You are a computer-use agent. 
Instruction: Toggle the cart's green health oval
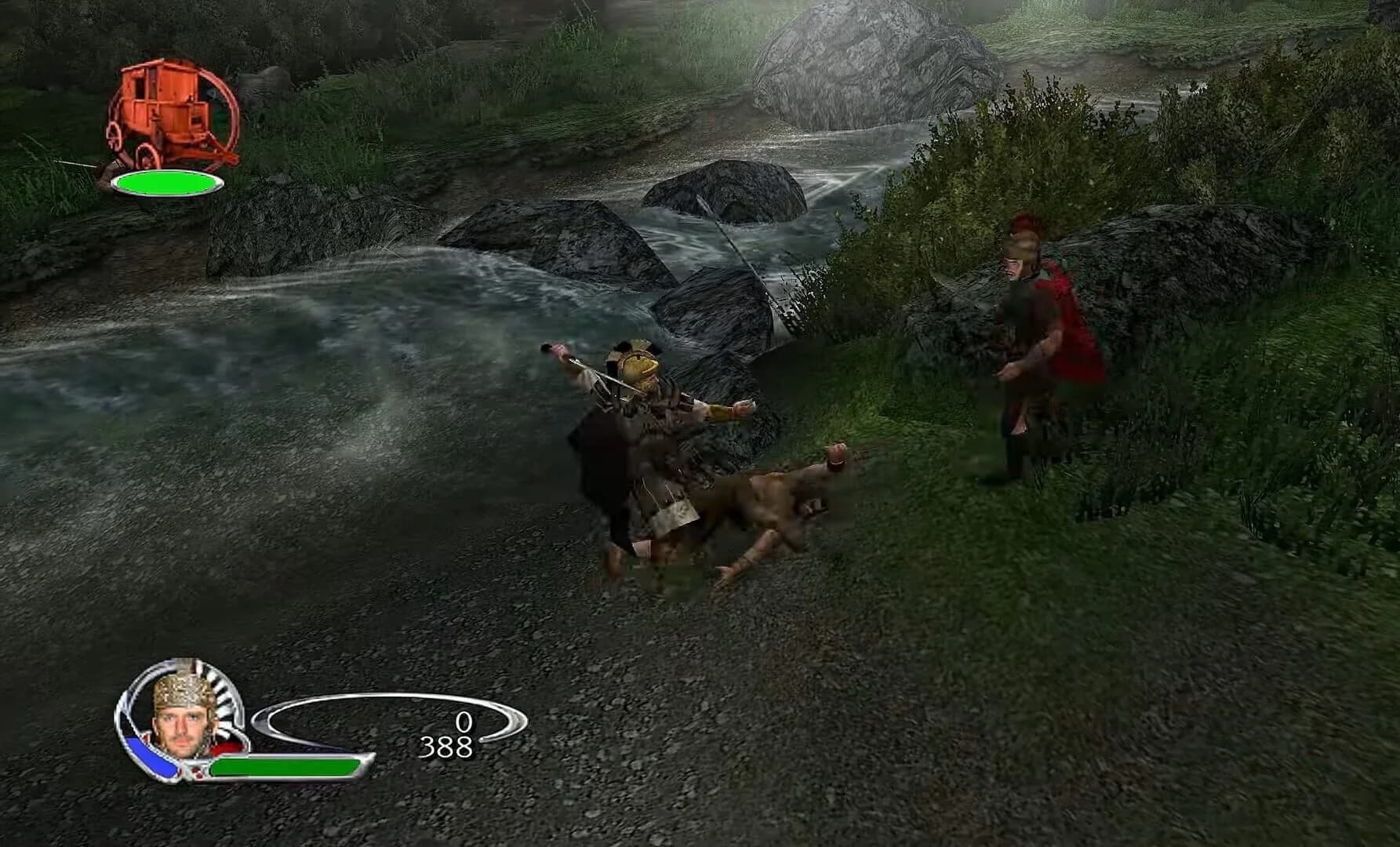[x=167, y=184]
